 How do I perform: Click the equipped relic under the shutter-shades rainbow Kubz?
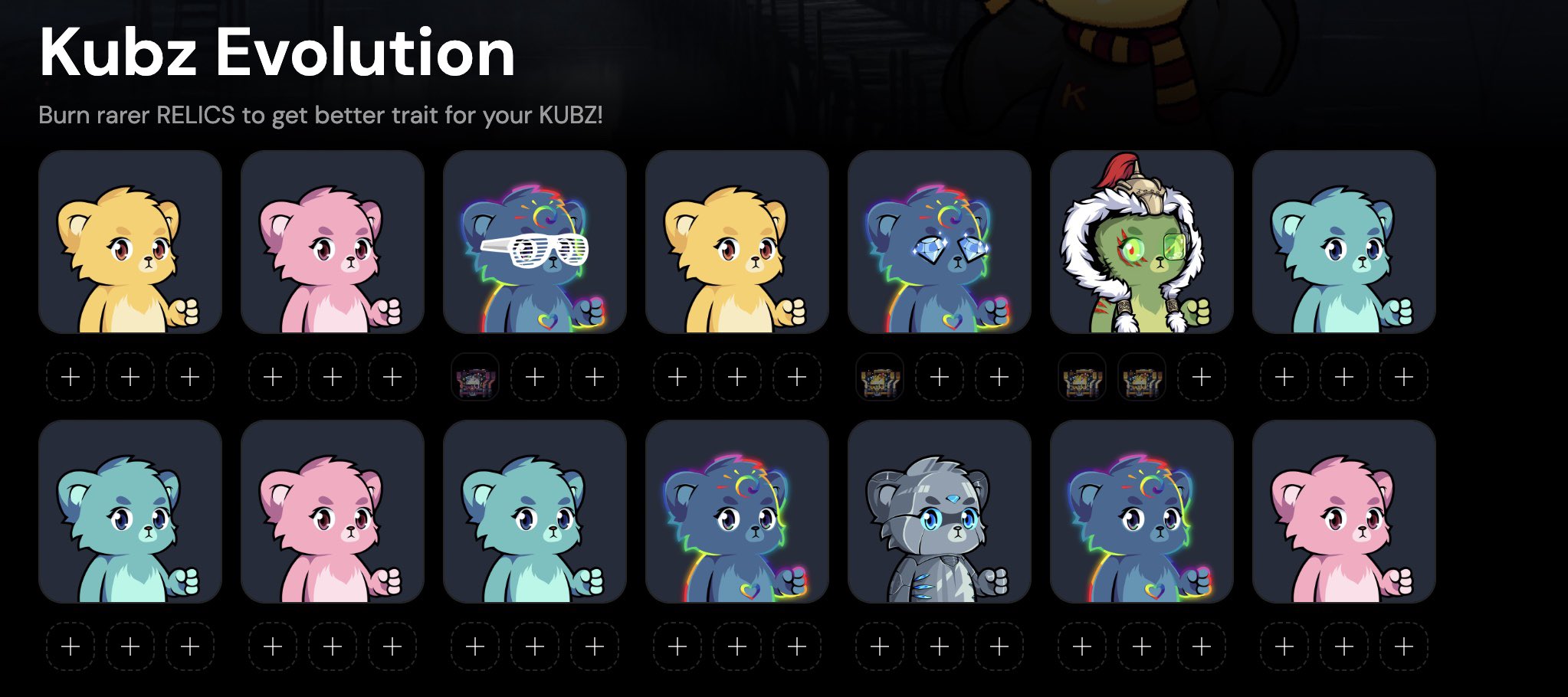coord(475,377)
